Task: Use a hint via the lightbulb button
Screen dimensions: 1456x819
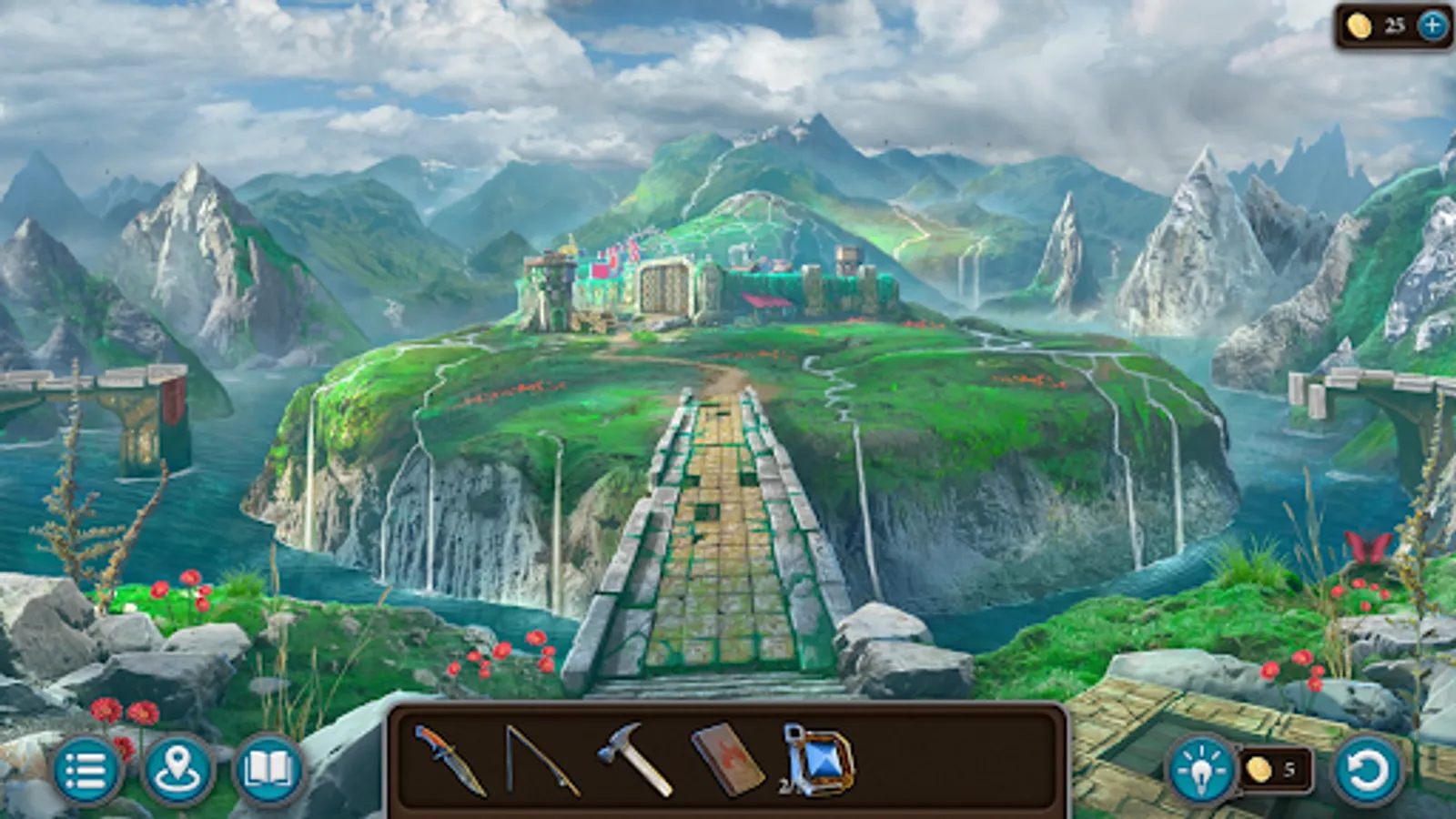Action: 1201,769
